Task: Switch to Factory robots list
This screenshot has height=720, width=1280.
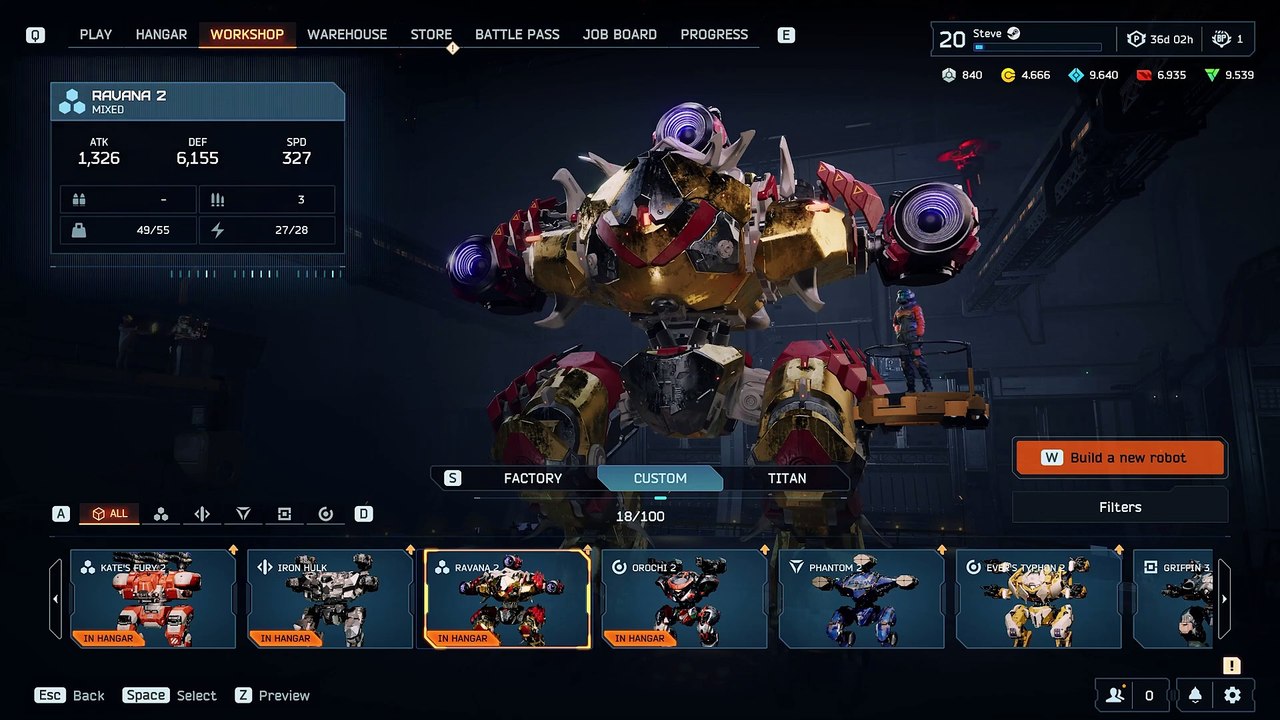Action: pyautogui.click(x=532, y=478)
